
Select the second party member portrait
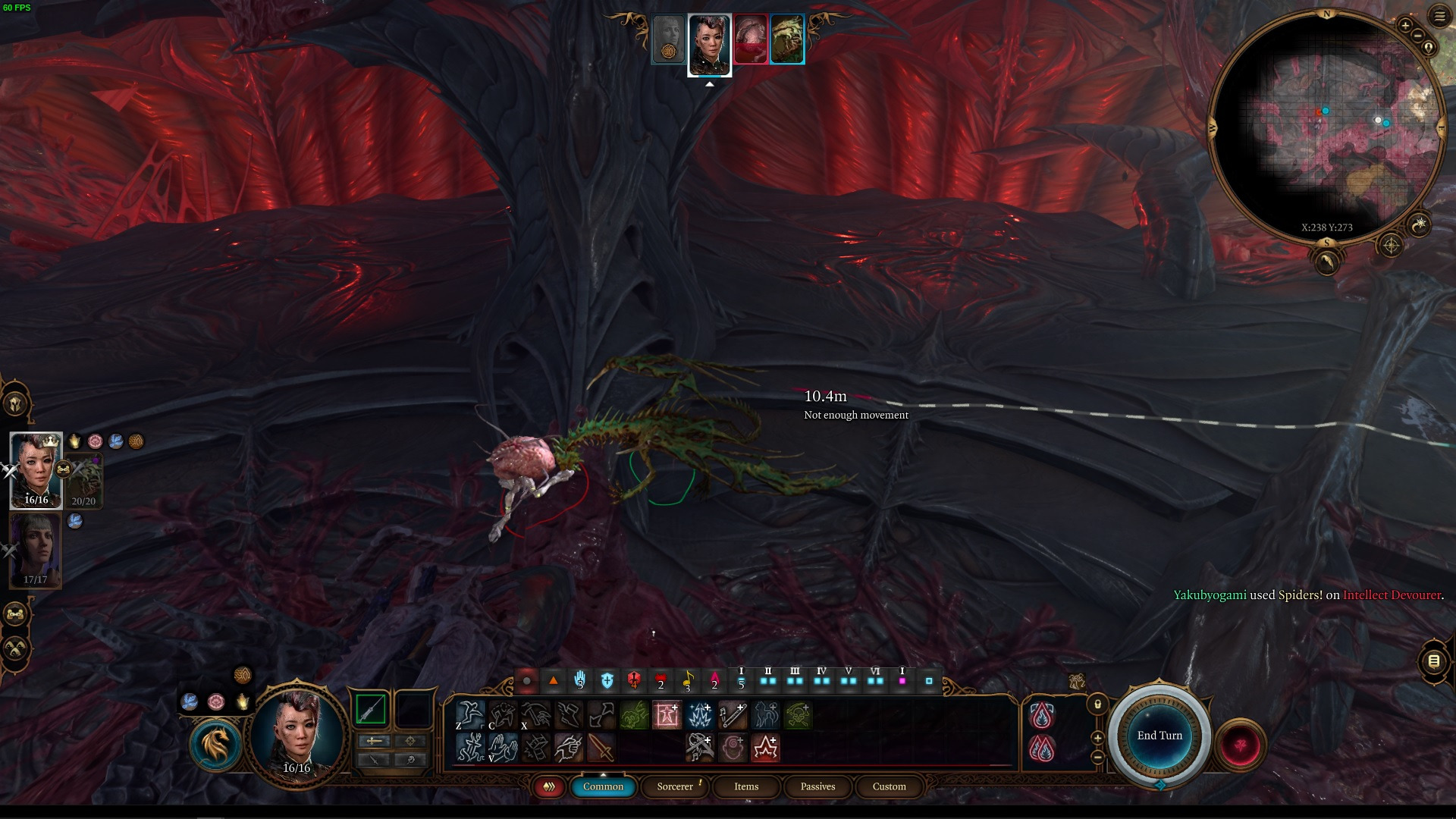click(35, 550)
